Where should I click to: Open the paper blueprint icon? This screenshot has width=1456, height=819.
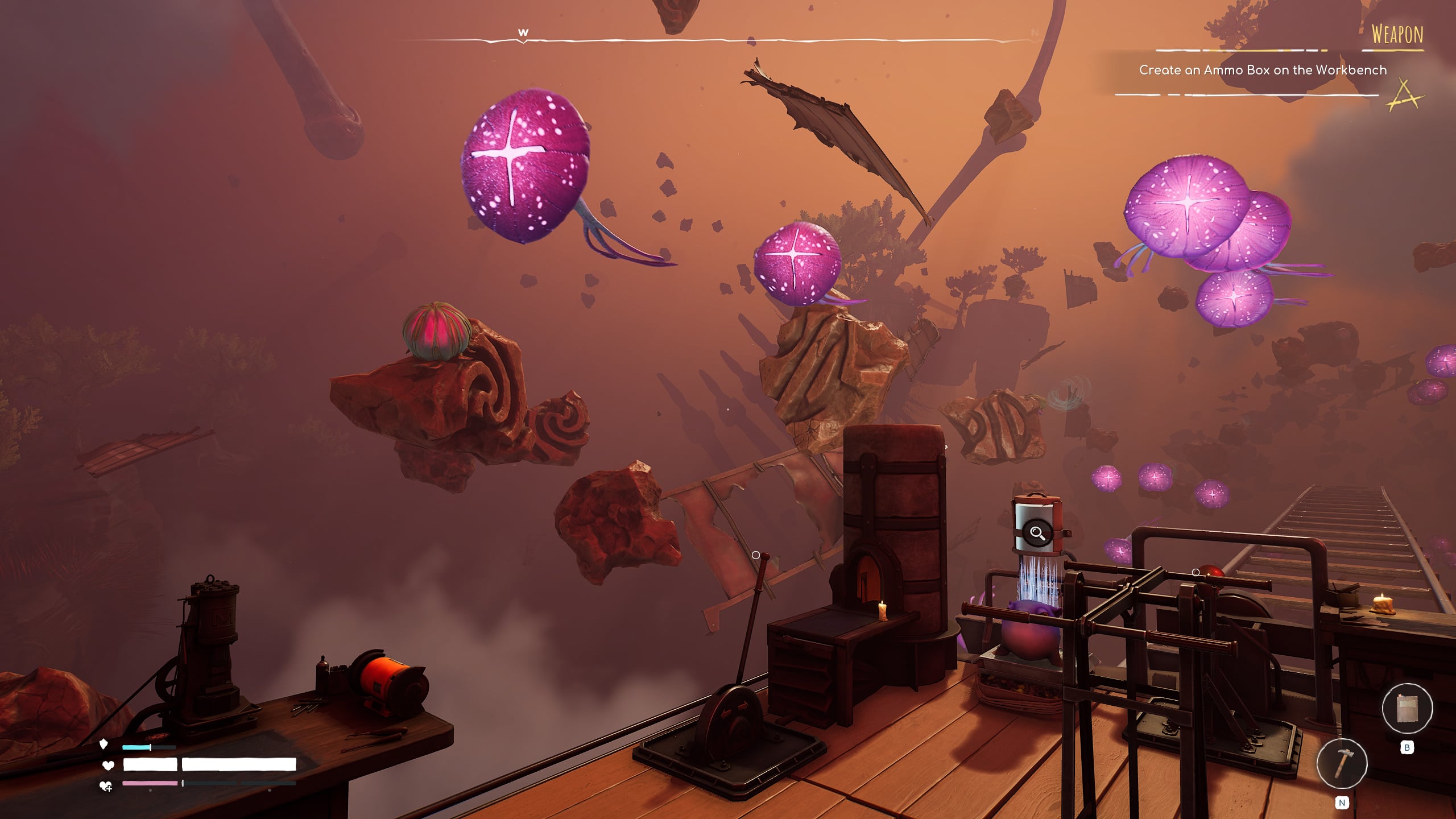click(1407, 709)
